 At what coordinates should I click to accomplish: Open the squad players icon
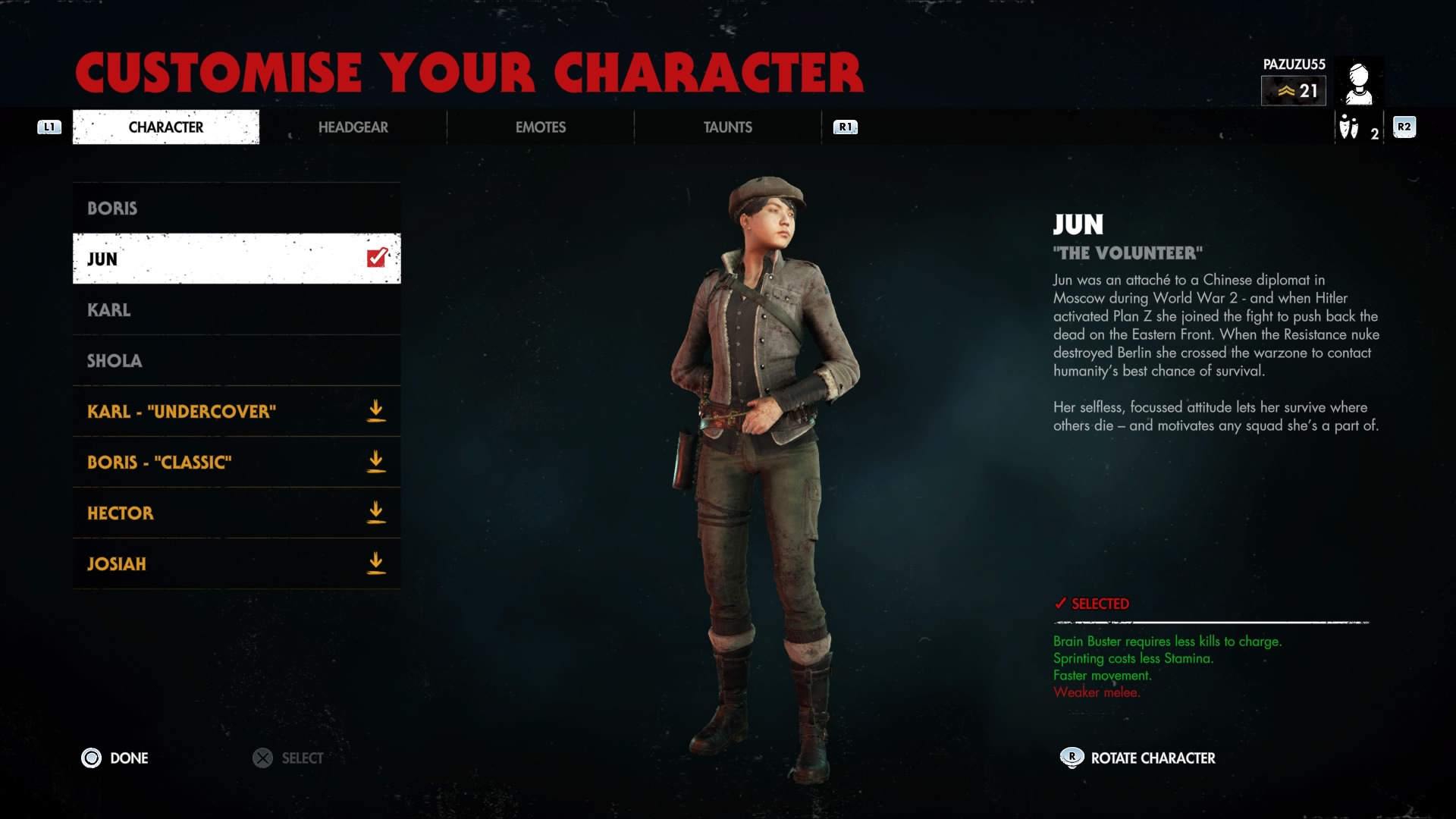[x=1349, y=127]
